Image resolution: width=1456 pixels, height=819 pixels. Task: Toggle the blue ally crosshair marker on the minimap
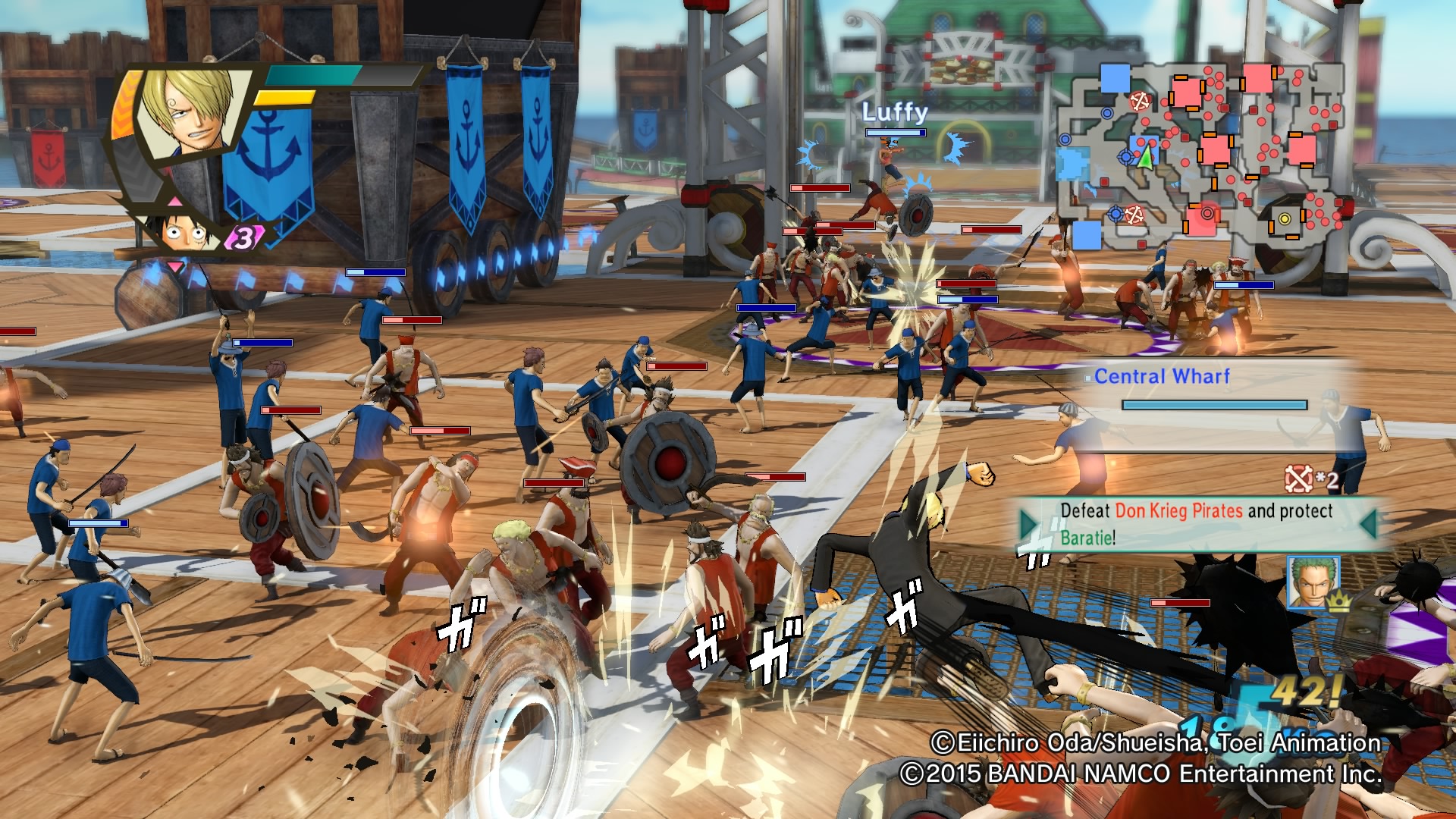[1125, 157]
